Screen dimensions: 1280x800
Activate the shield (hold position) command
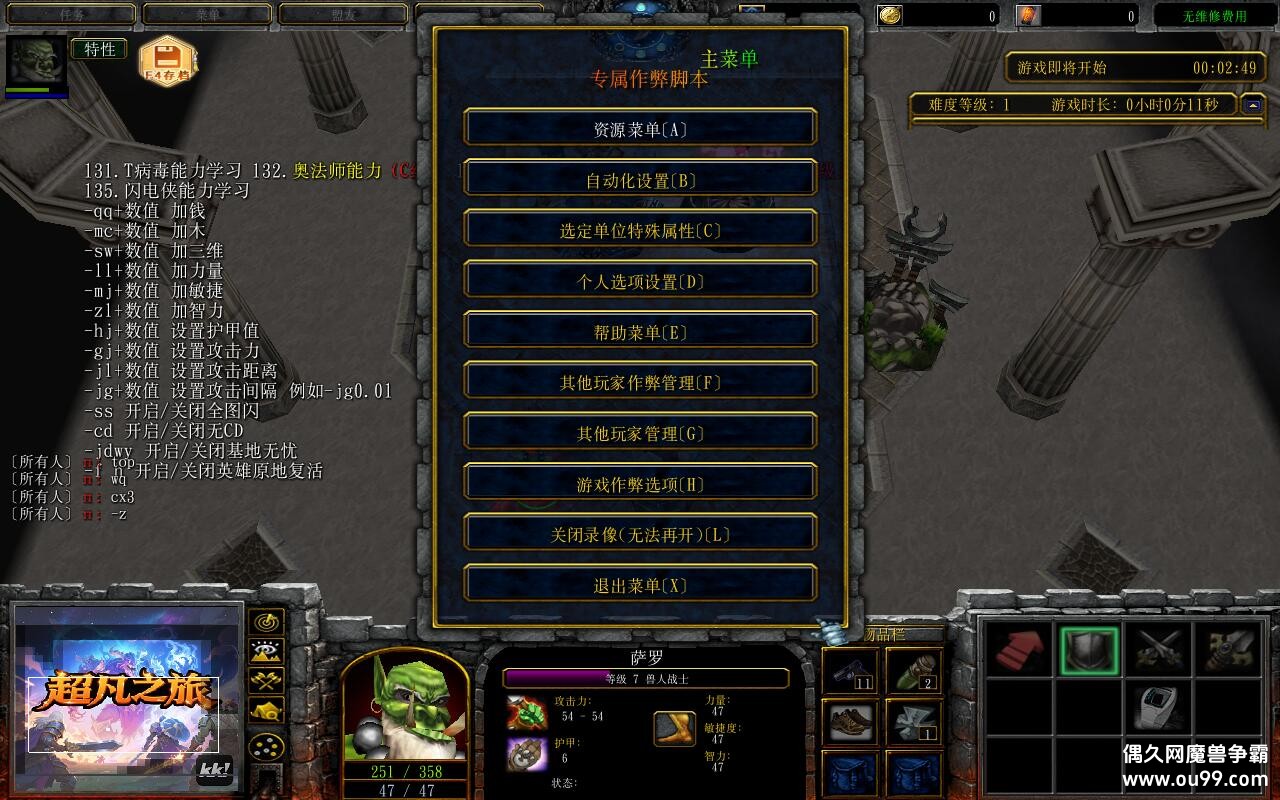tap(1088, 650)
